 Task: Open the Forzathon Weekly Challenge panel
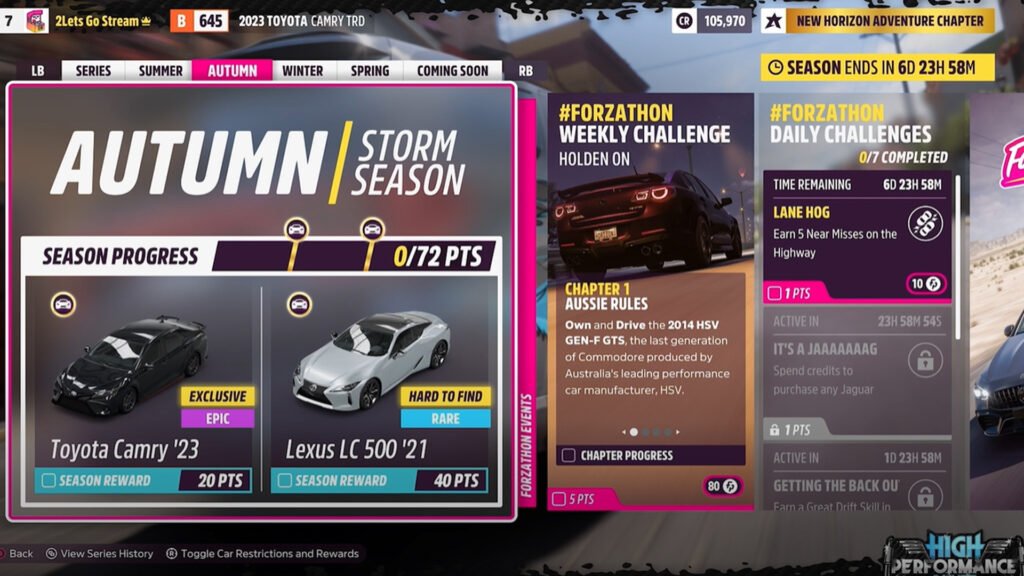[x=650, y=300]
